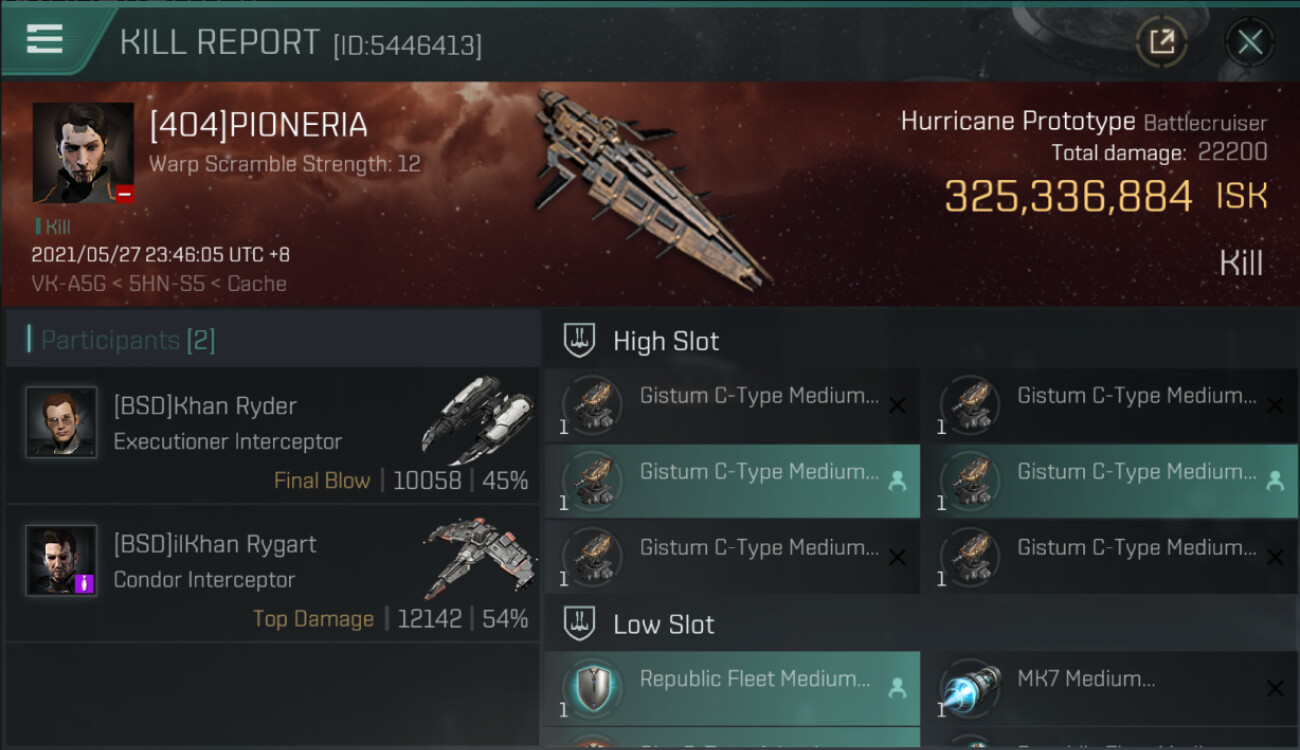Open Khan Ryder's portrait
Image resolution: width=1300 pixels, height=750 pixels.
point(61,422)
